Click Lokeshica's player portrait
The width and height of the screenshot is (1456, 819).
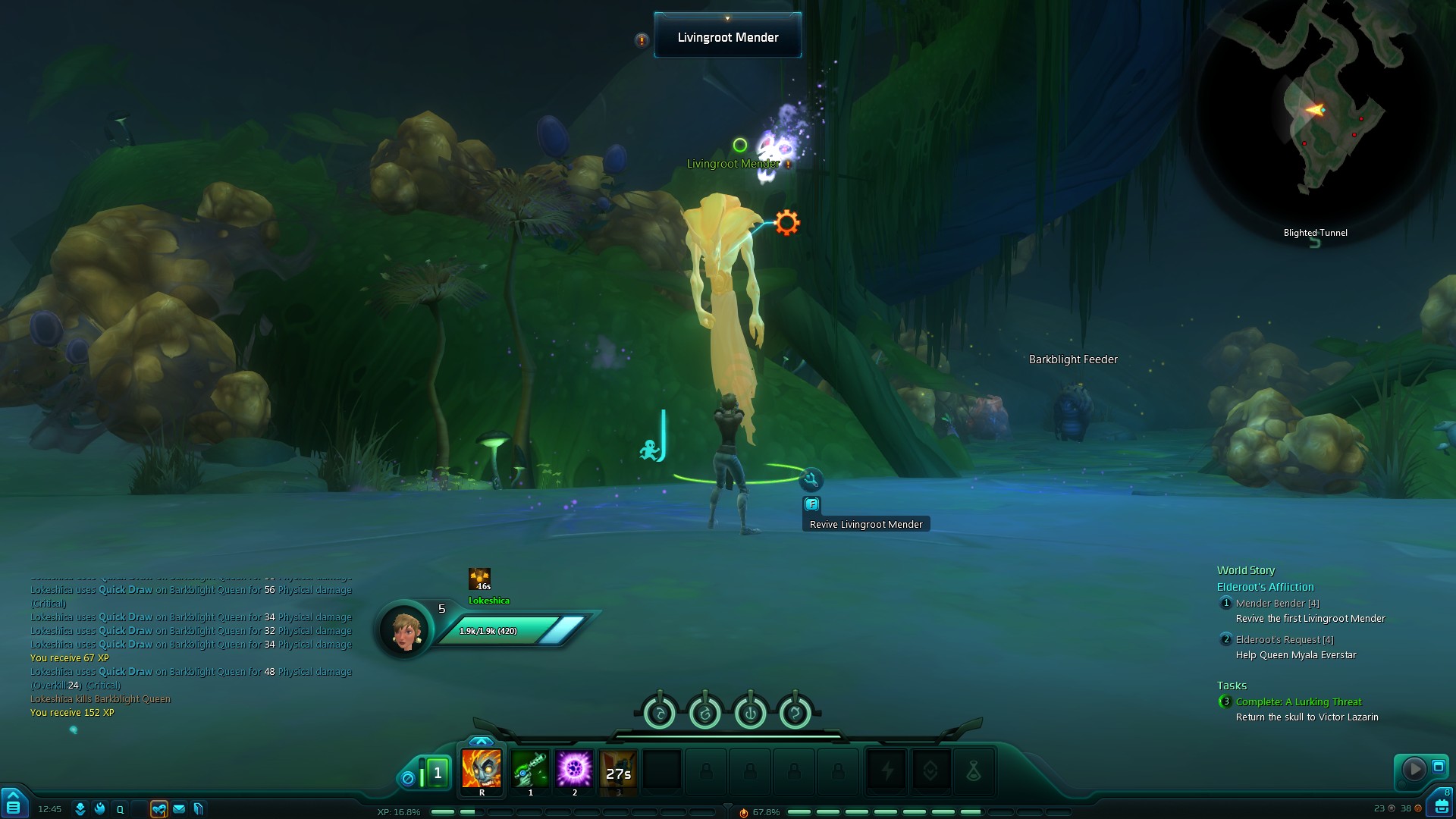pyautogui.click(x=405, y=631)
